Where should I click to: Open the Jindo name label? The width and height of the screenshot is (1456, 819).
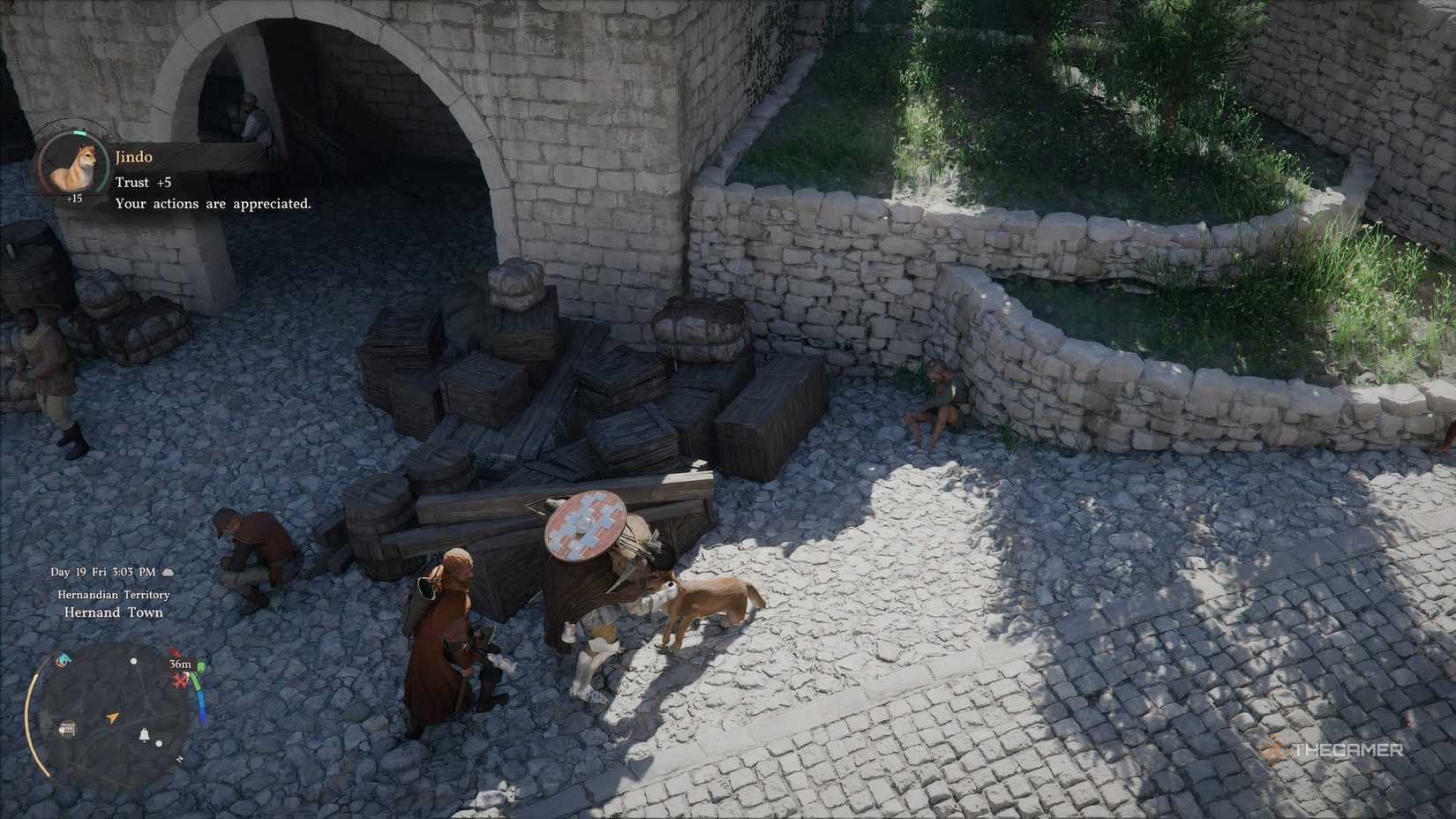coord(134,156)
